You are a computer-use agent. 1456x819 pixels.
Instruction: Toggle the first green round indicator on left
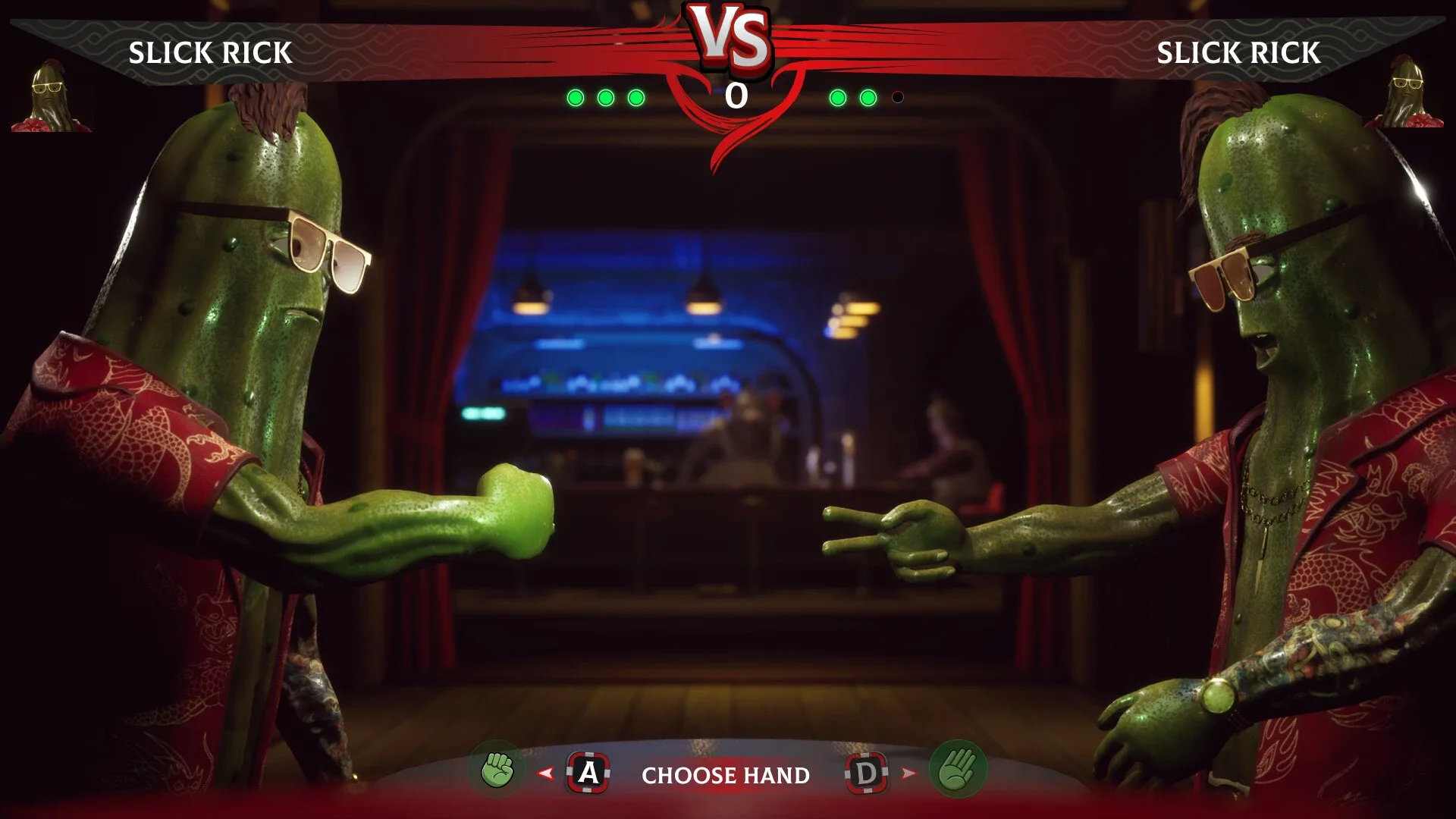[576, 97]
